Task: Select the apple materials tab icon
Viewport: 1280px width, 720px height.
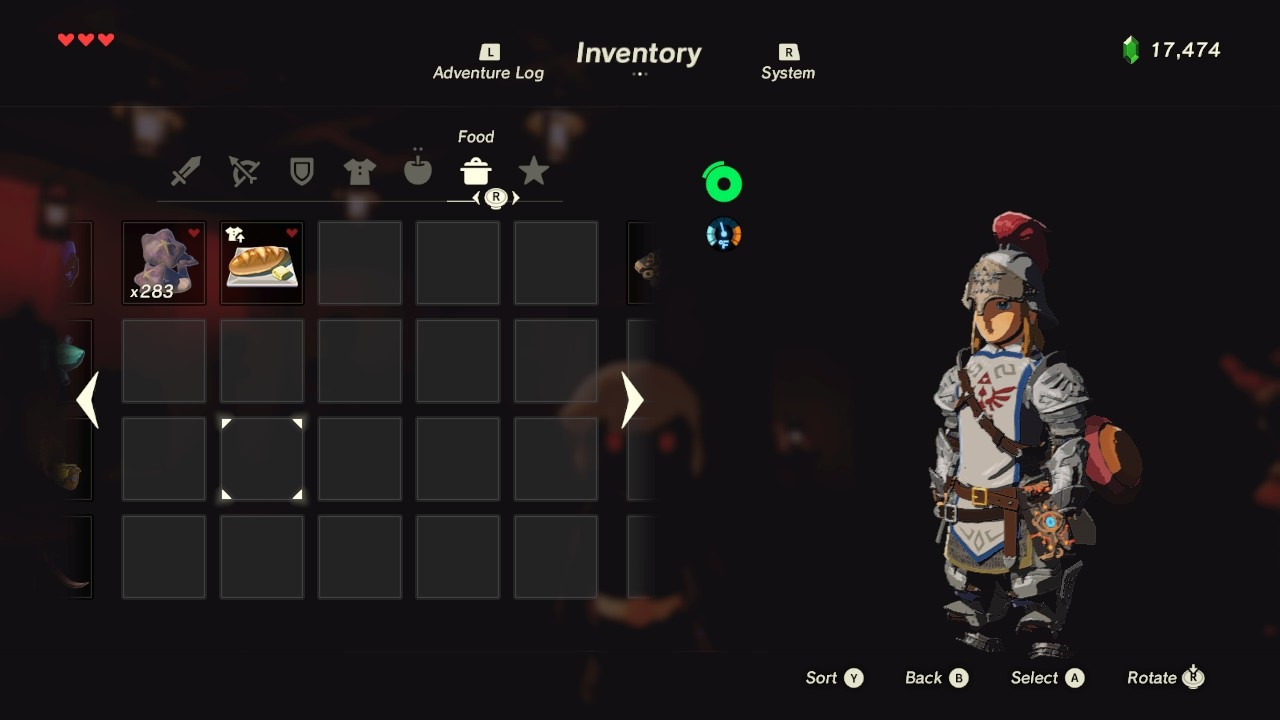Action: 417,171
